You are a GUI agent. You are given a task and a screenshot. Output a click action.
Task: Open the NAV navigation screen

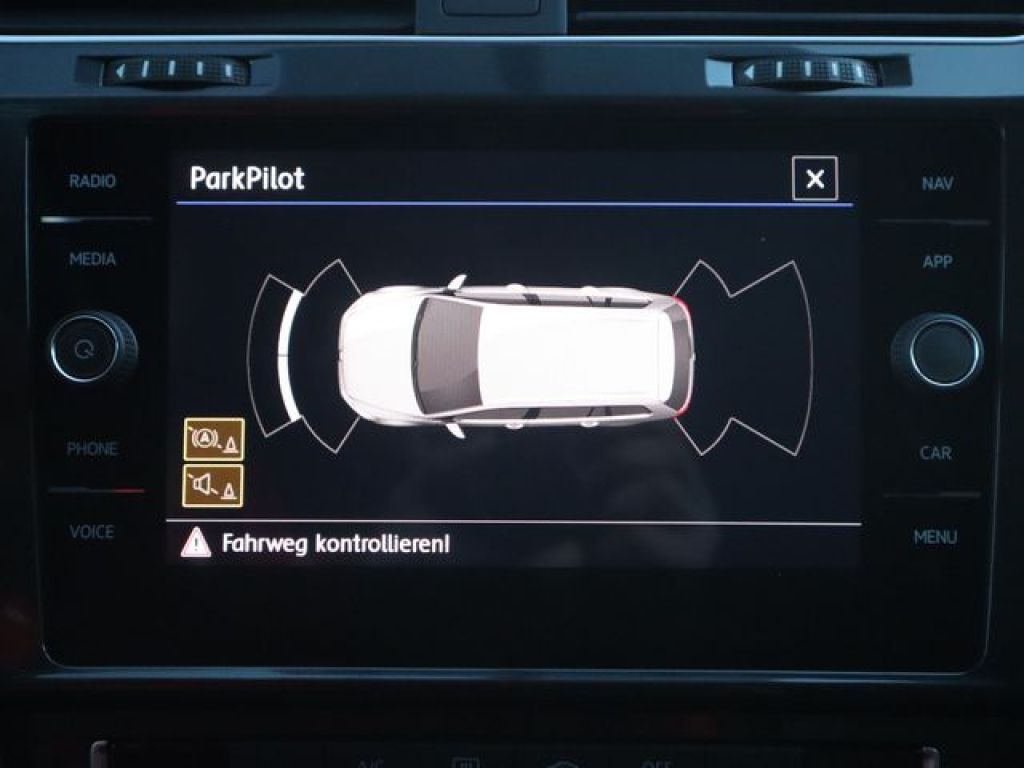pos(937,184)
